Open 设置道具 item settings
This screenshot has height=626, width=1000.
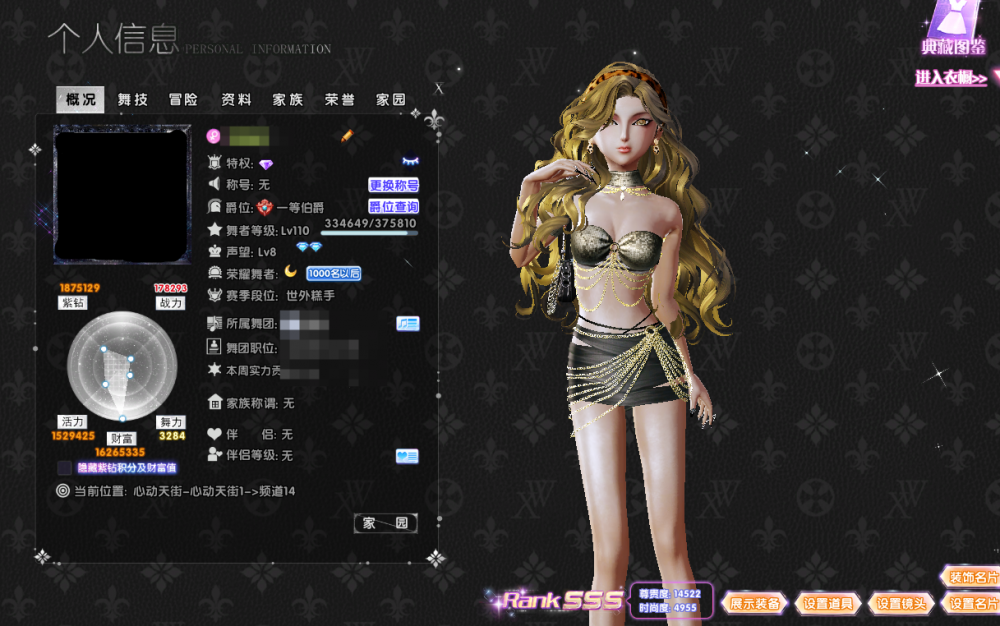[x=828, y=604]
